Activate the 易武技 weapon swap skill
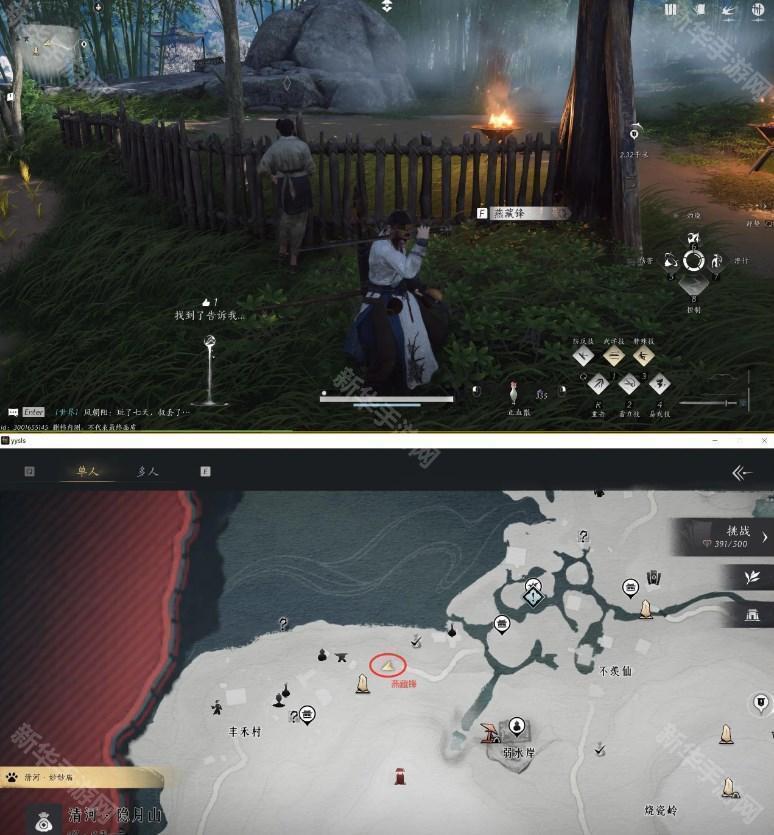774x835 pixels. [659, 384]
